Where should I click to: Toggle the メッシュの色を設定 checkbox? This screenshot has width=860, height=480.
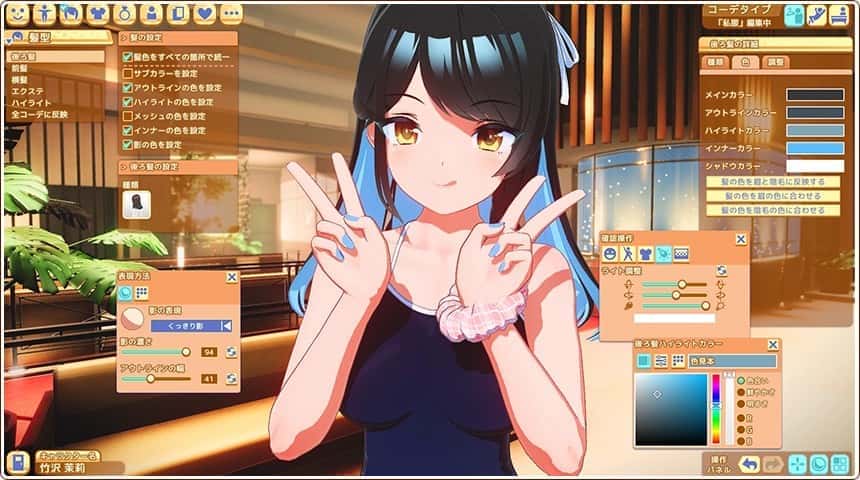coord(128,116)
